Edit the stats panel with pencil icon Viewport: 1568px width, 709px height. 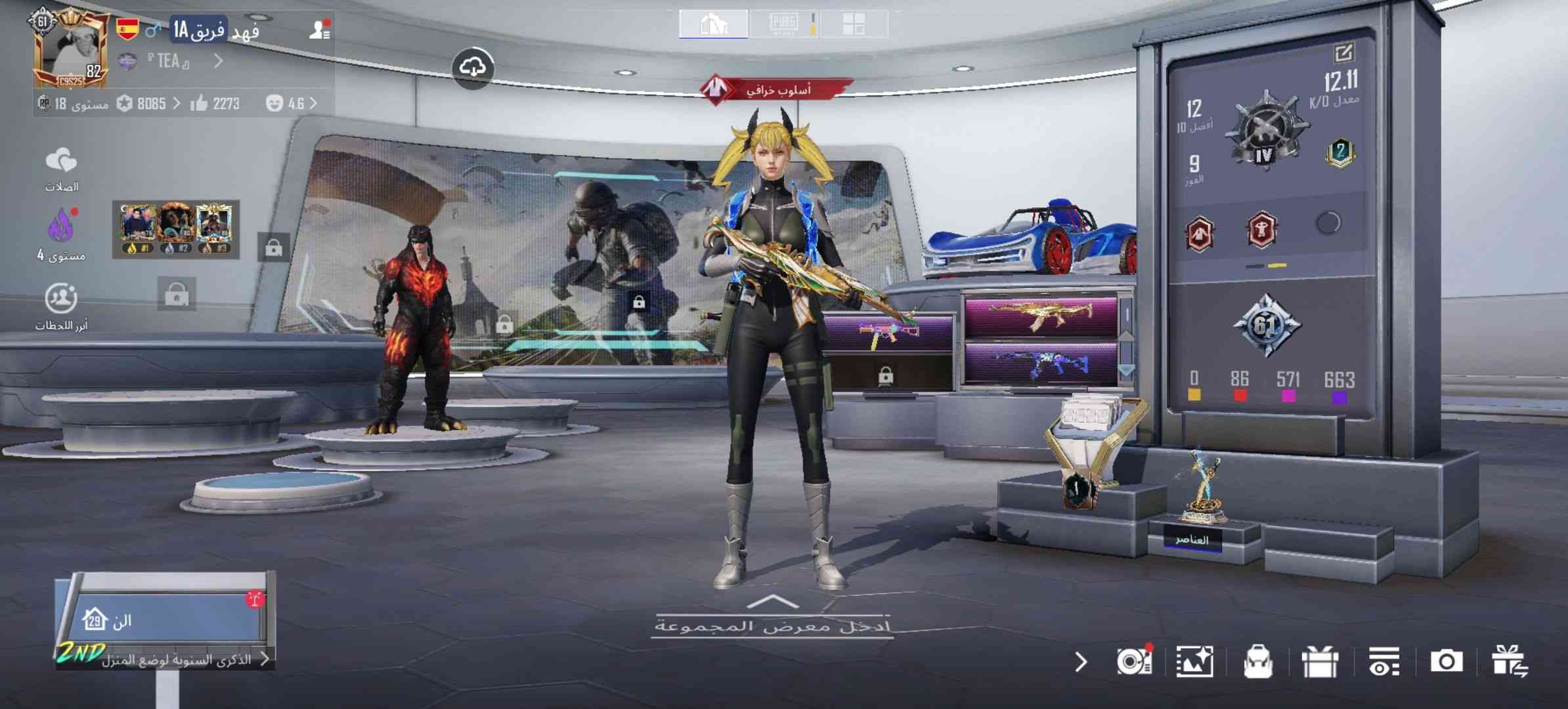(1343, 53)
